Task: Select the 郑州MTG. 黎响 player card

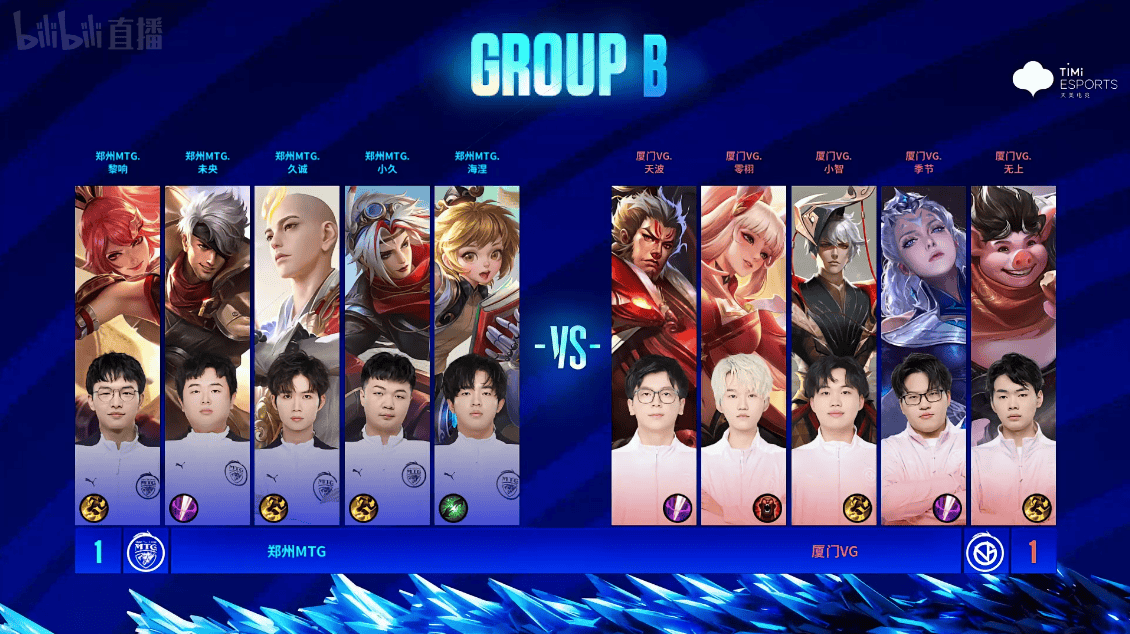Action: (117, 355)
